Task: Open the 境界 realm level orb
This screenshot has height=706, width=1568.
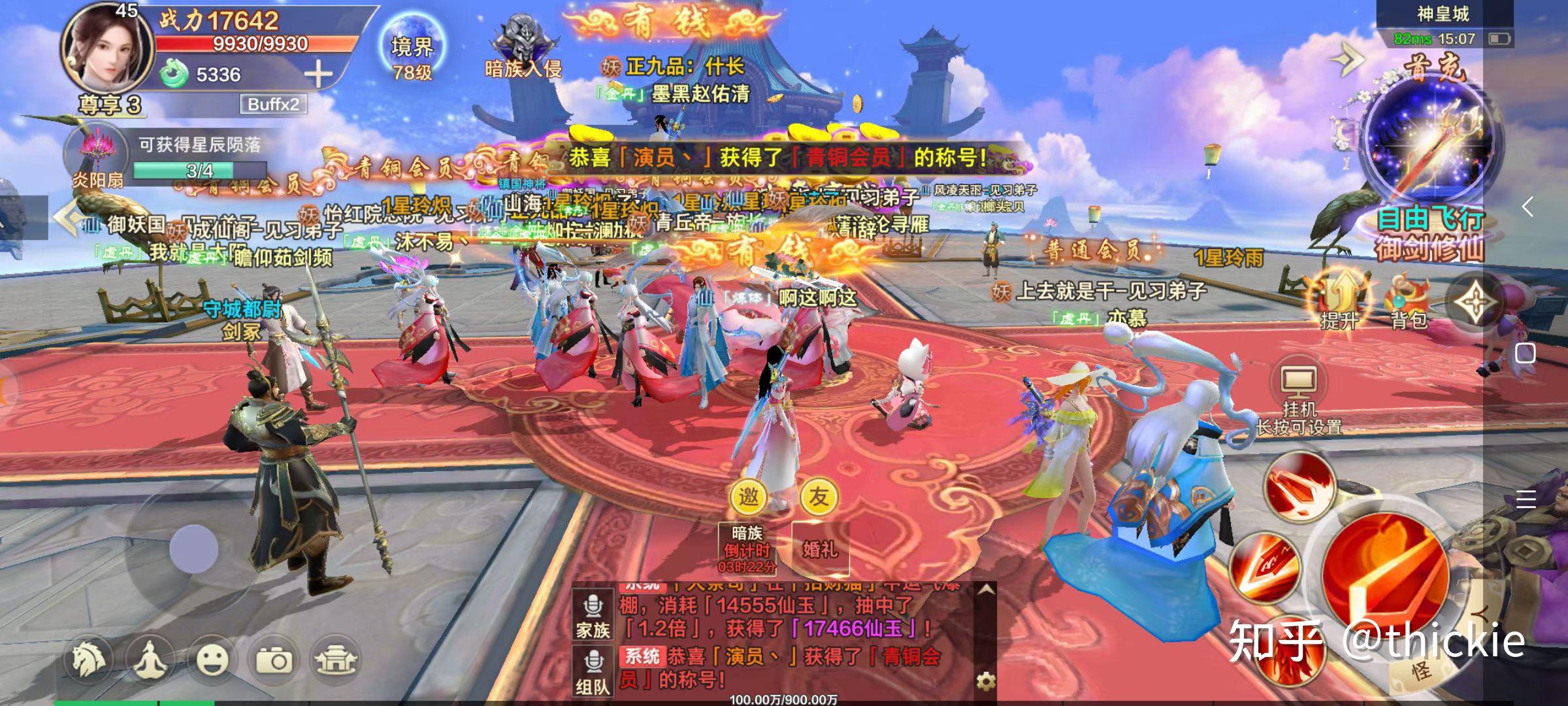Action: coord(412,52)
